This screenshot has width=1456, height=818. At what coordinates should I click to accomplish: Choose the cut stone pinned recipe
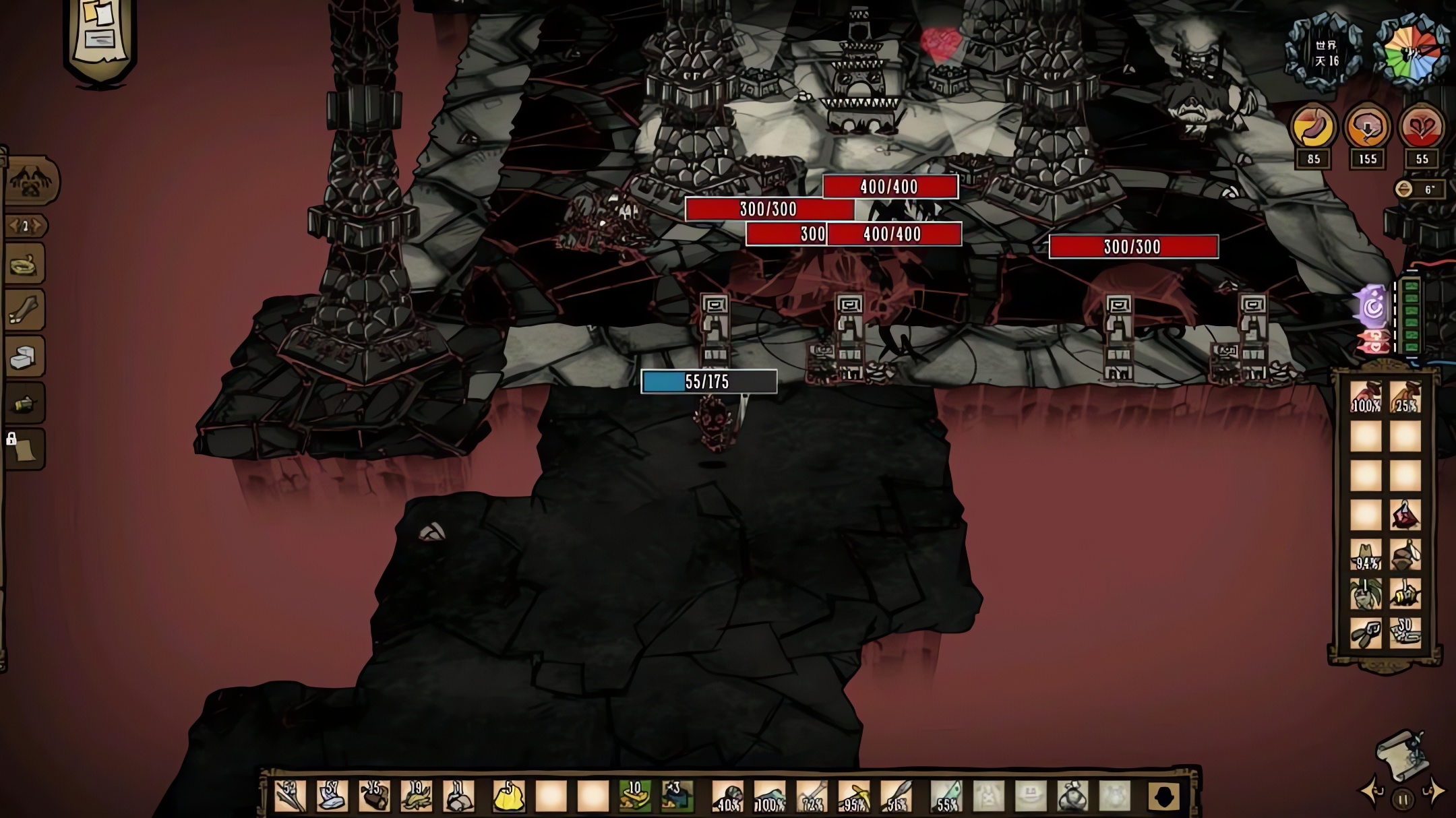tap(26, 357)
